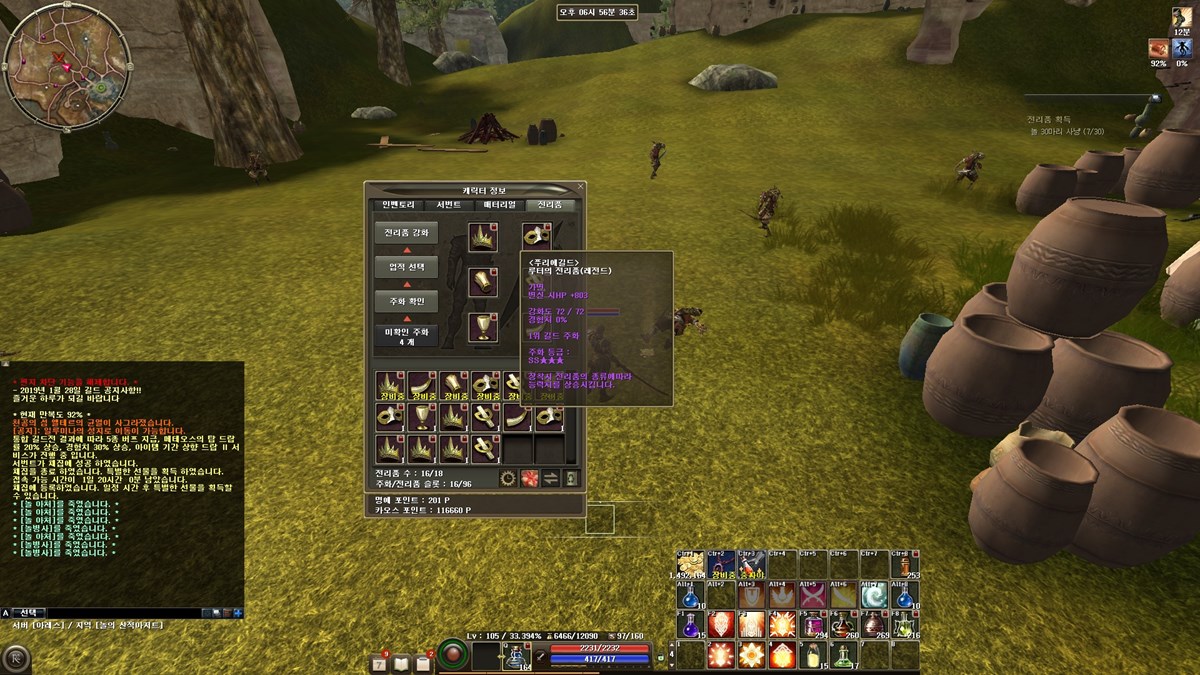Viewport: 1200px width, 675px height.
Task: Use the gold coins hotbar slot
Action: coord(690,564)
